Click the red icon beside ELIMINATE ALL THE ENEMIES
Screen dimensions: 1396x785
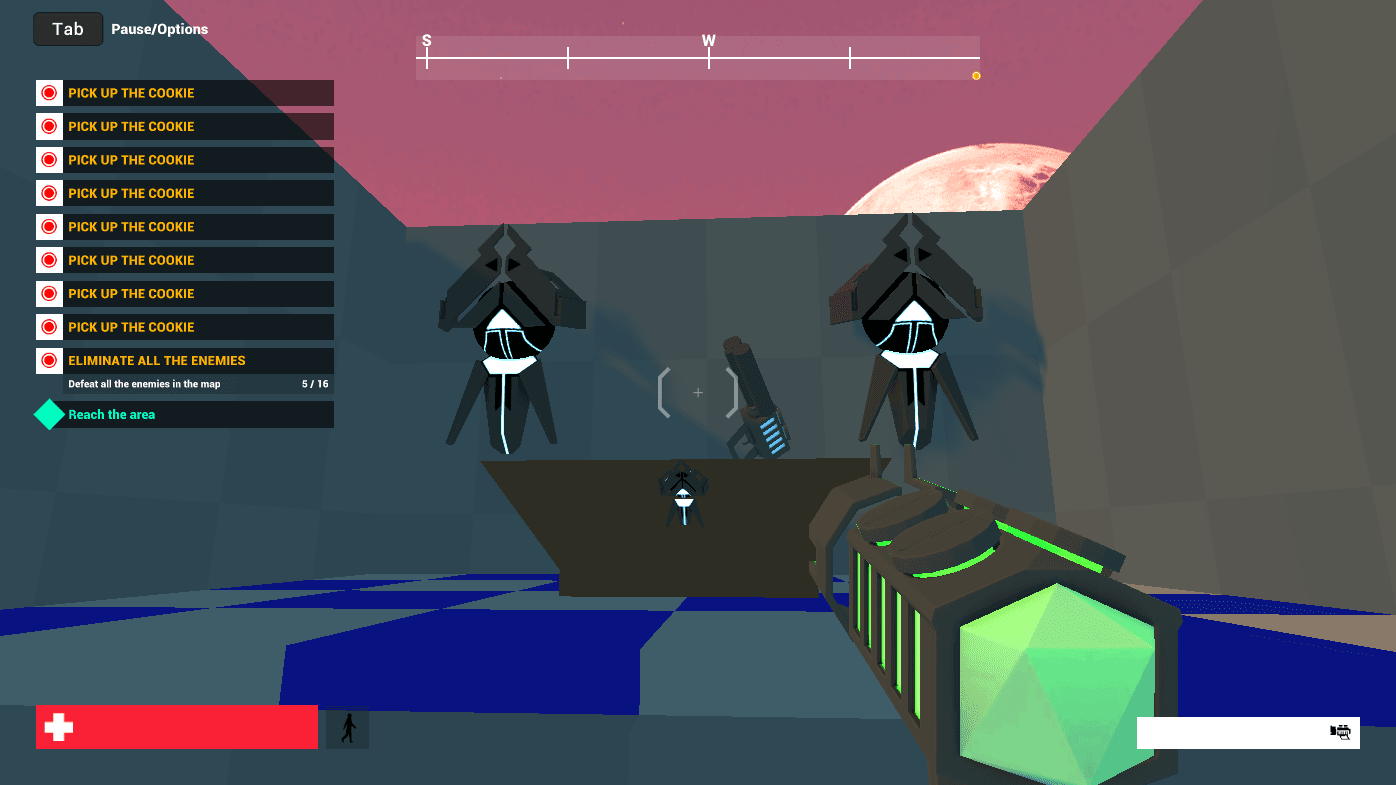(x=48, y=359)
